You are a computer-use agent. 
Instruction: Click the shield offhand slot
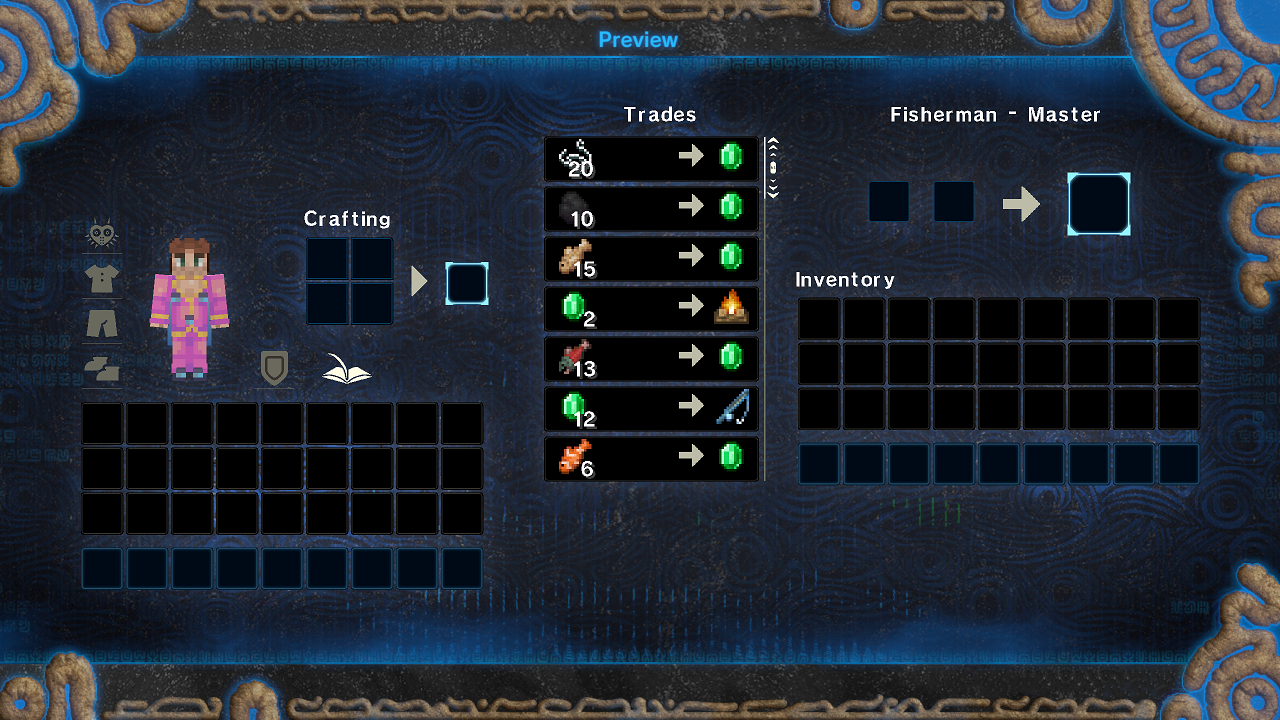pyautogui.click(x=274, y=368)
